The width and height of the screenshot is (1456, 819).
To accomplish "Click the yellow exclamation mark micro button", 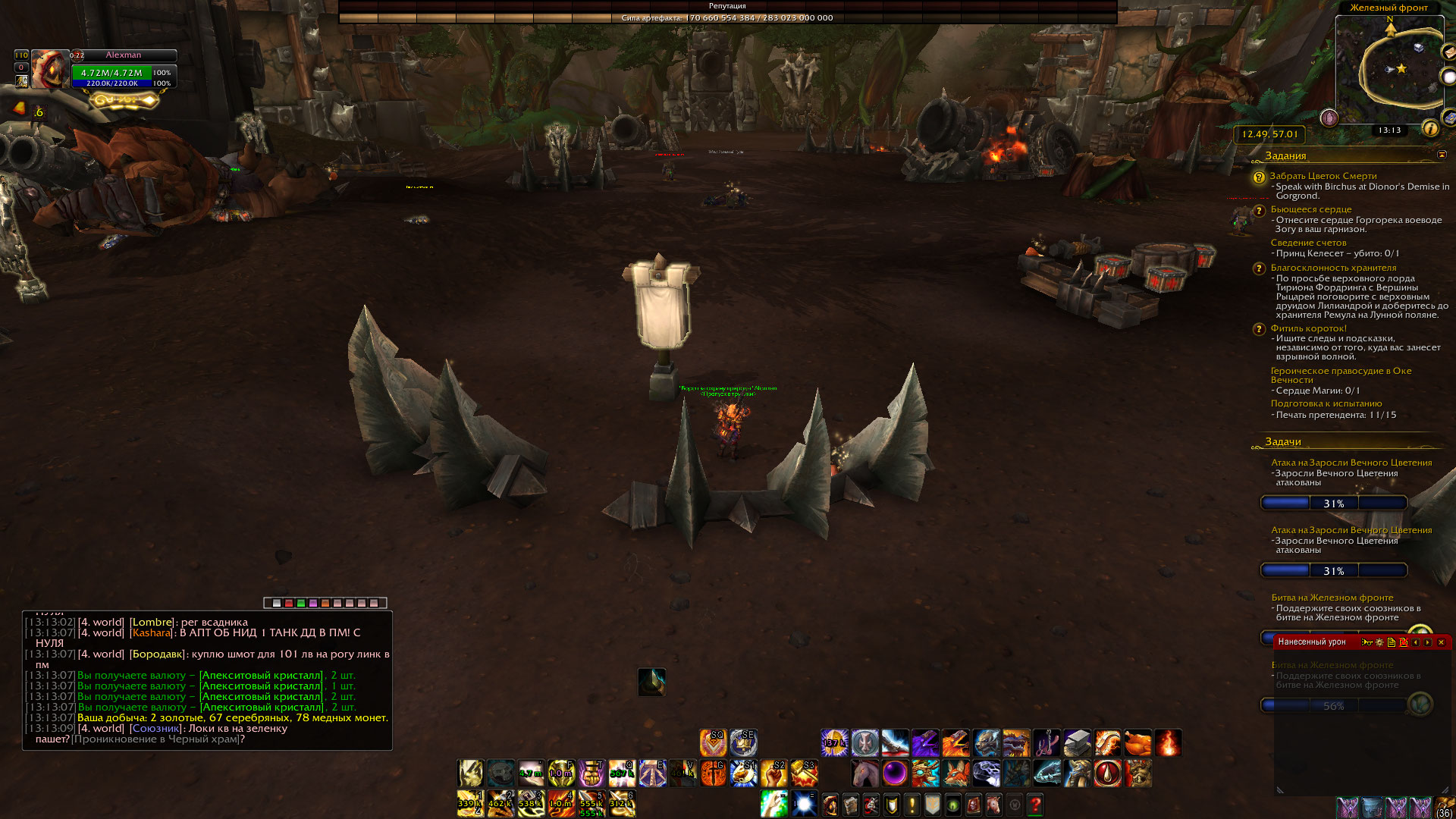I will point(912,804).
